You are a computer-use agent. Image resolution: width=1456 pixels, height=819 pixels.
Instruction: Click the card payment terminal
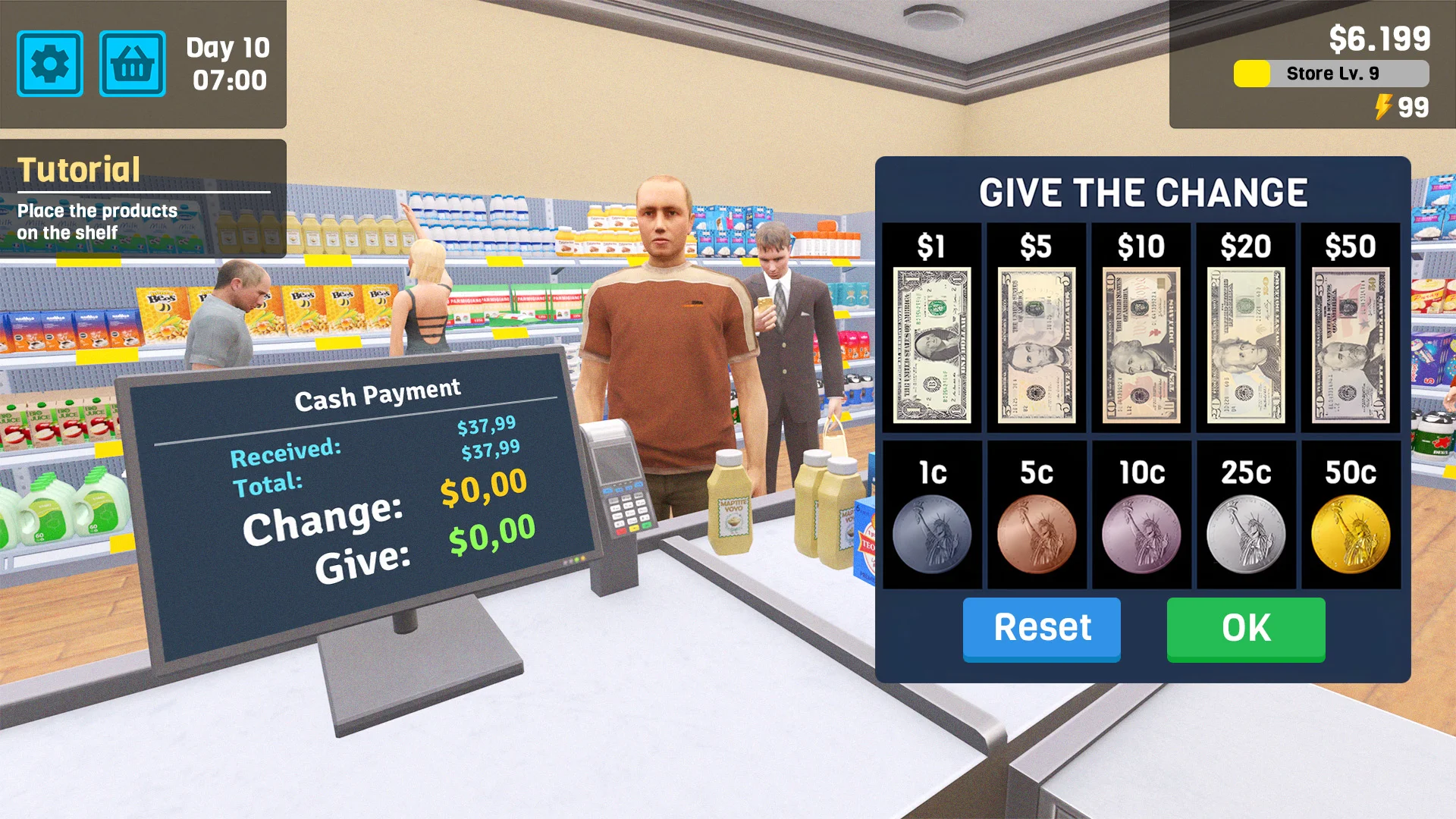[x=620, y=478]
